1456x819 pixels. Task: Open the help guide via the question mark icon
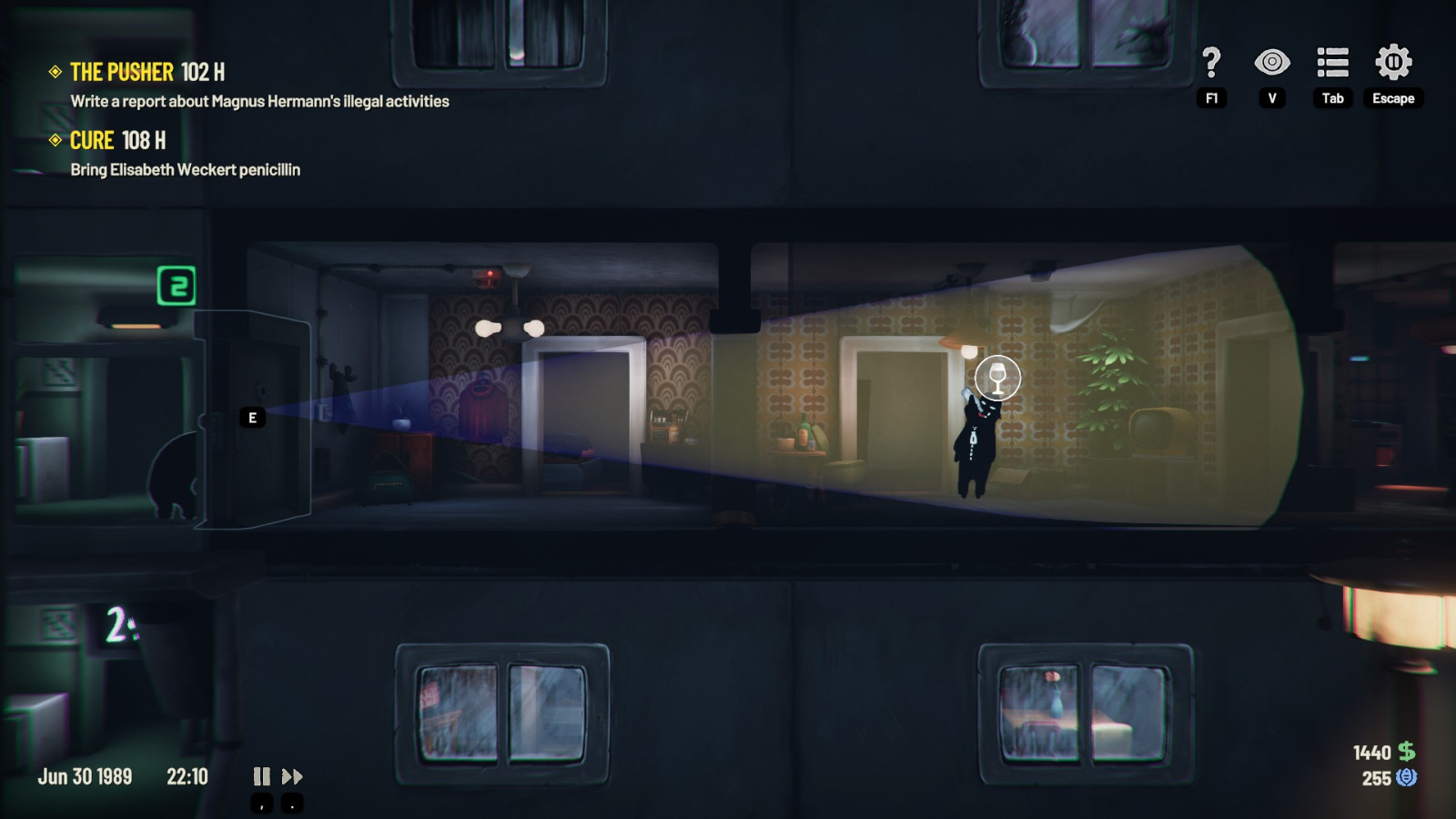(x=1210, y=64)
